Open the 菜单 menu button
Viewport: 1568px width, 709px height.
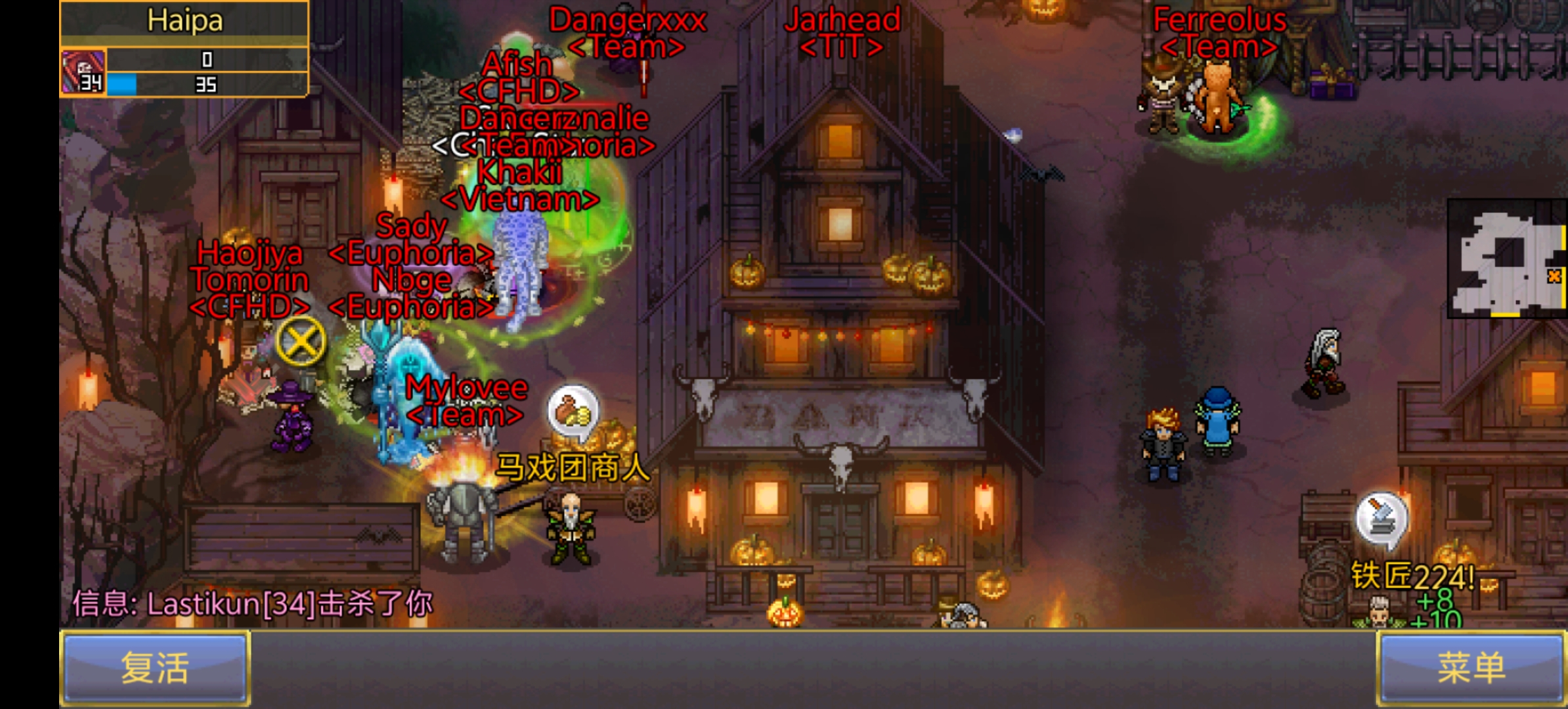tap(1471, 668)
